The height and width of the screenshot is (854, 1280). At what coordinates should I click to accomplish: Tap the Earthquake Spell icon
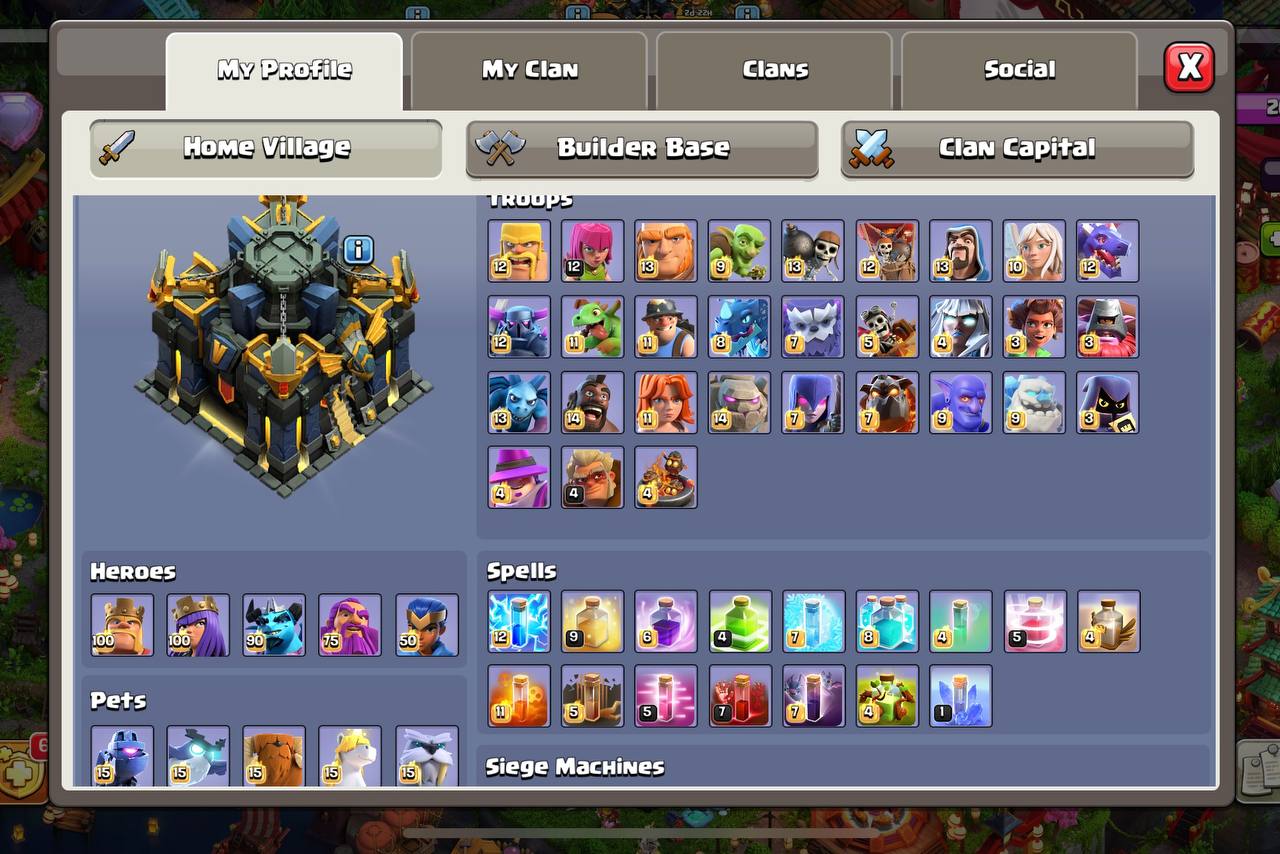[x=592, y=695]
